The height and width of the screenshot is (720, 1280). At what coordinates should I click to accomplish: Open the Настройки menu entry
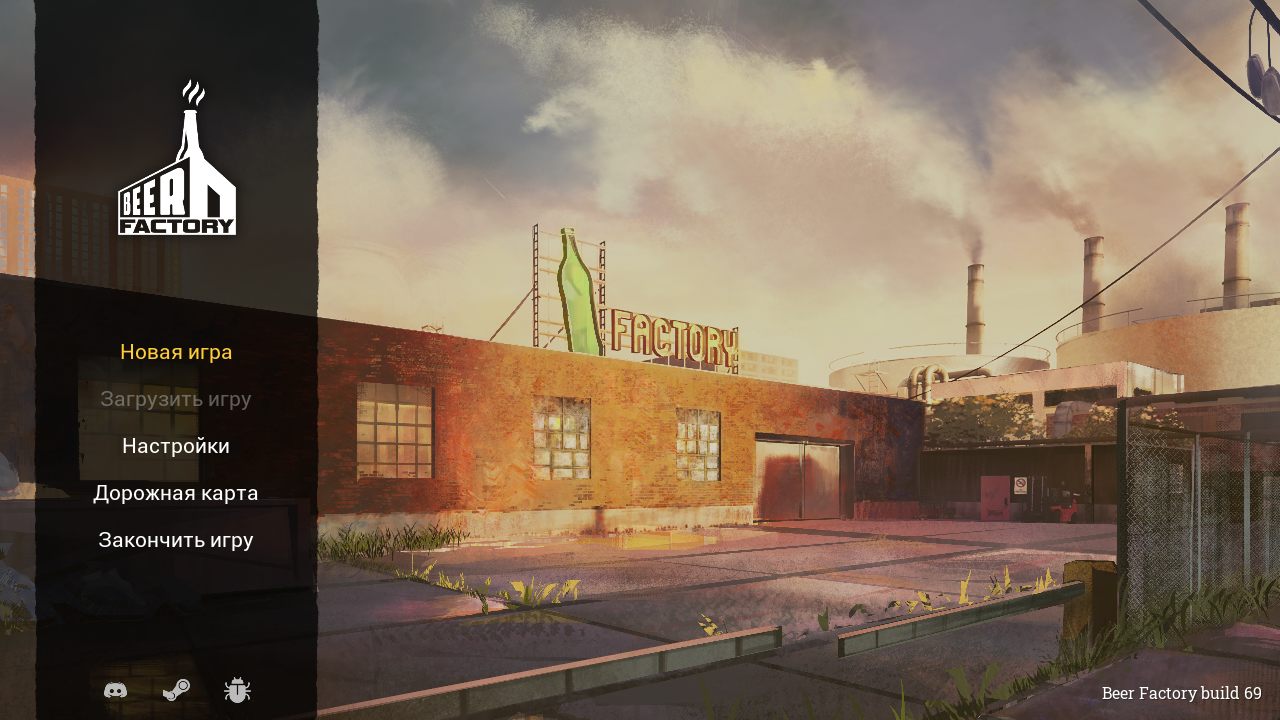click(x=176, y=445)
